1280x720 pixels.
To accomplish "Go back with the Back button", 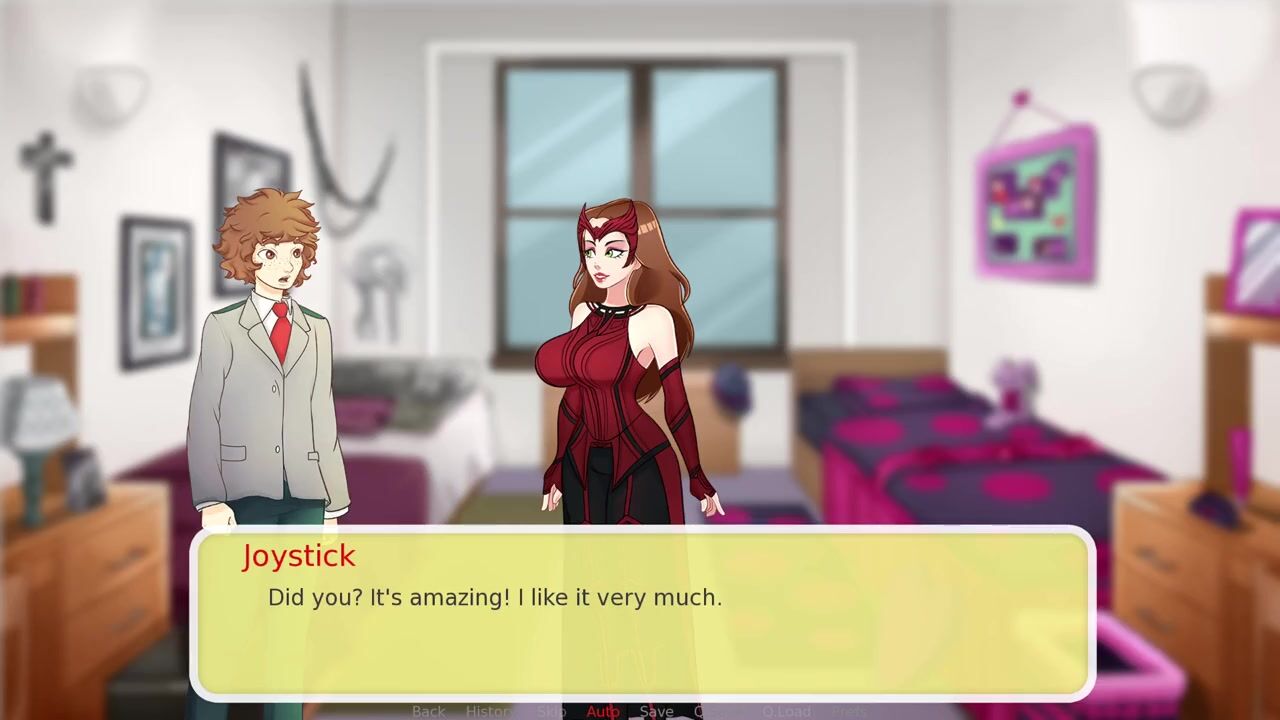I will click(x=428, y=711).
